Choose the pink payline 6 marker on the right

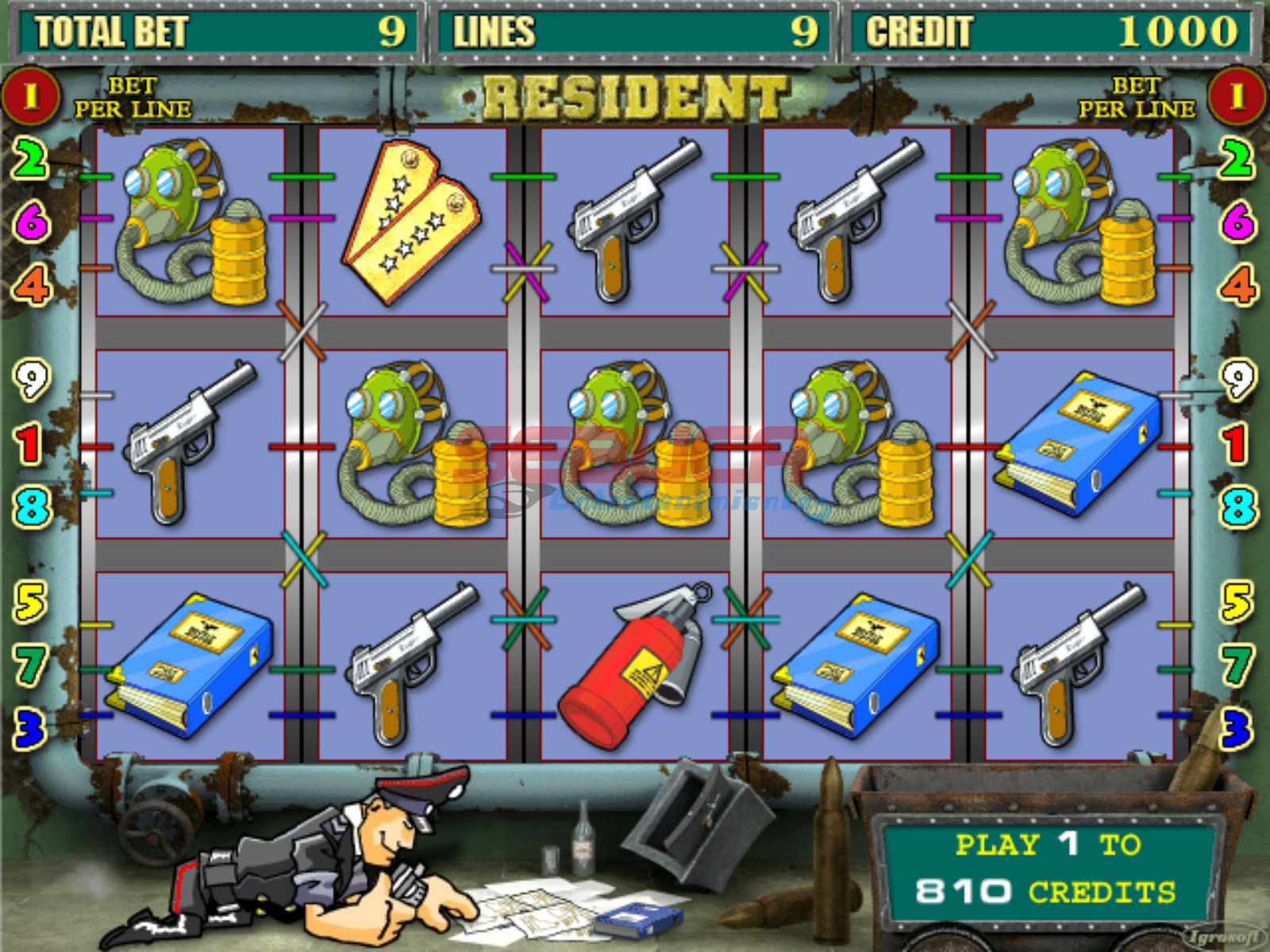(1237, 221)
